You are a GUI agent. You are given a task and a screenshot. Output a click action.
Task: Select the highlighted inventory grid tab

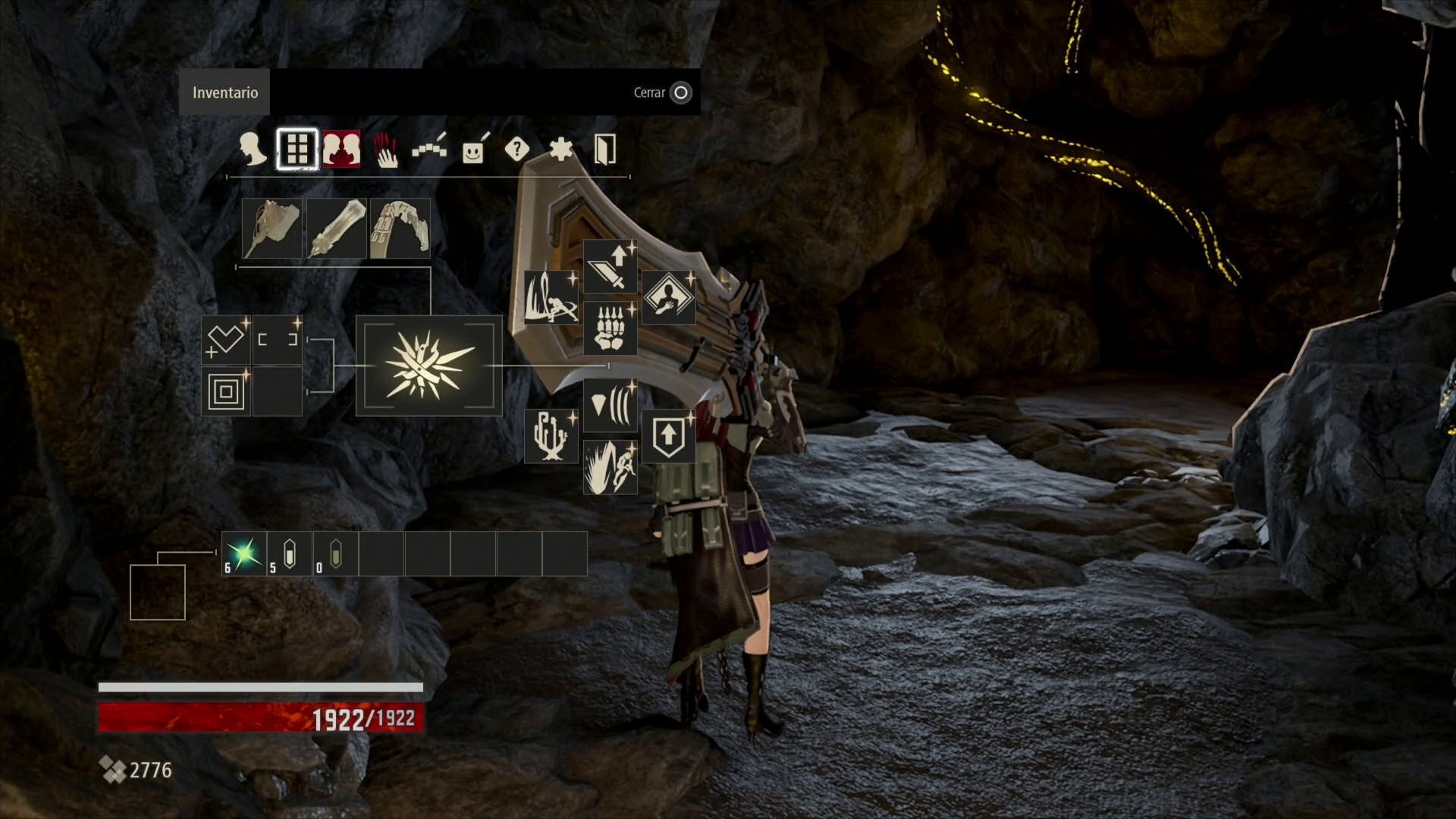297,149
